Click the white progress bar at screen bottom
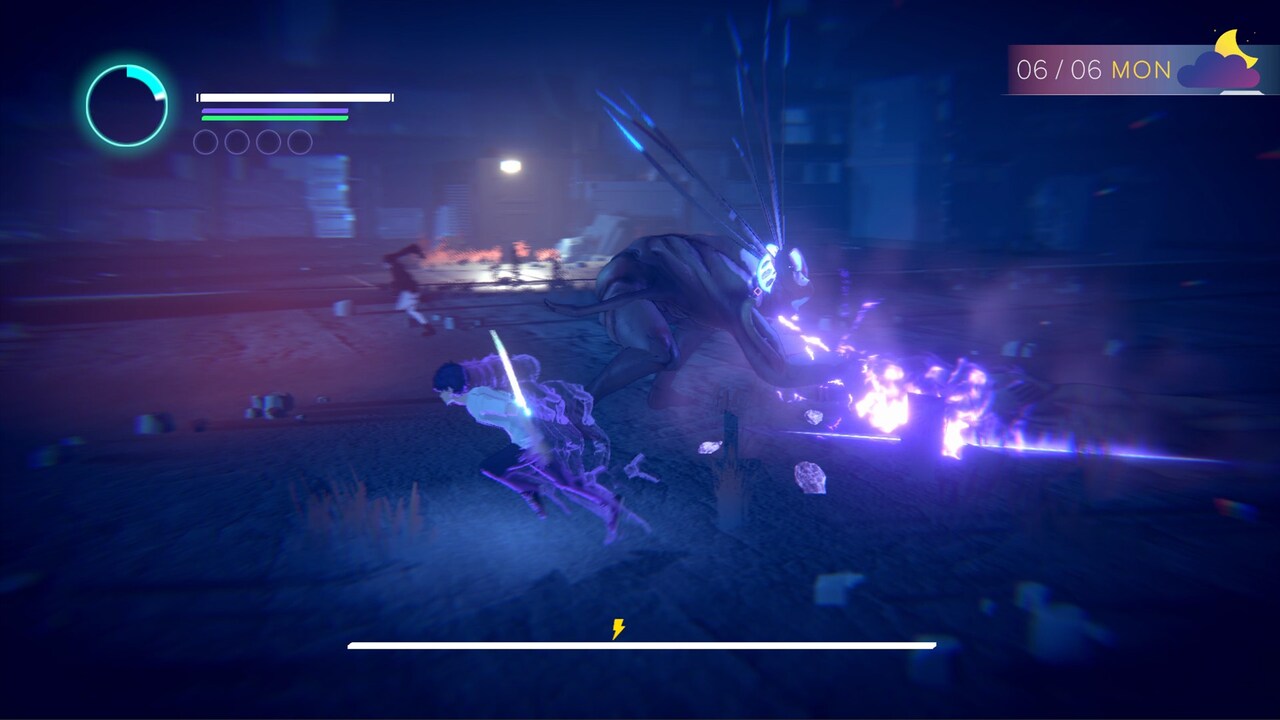The image size is (1280, 720). (x=640, y=646)
